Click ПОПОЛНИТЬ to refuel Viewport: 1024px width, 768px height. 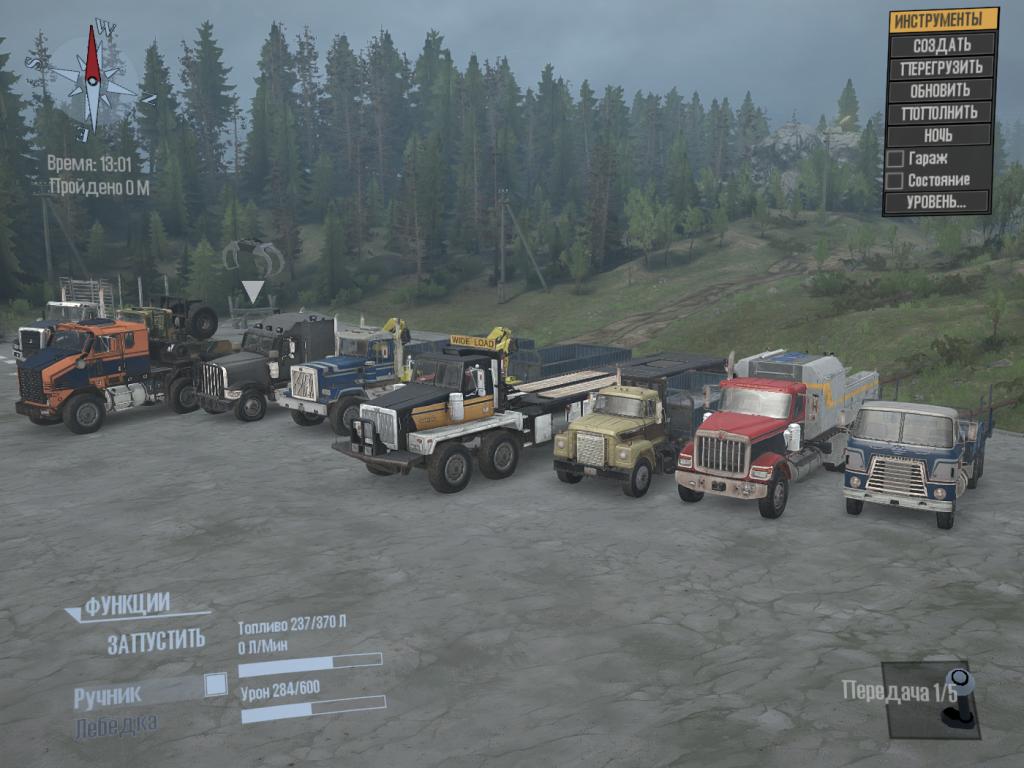click(940, 112)
